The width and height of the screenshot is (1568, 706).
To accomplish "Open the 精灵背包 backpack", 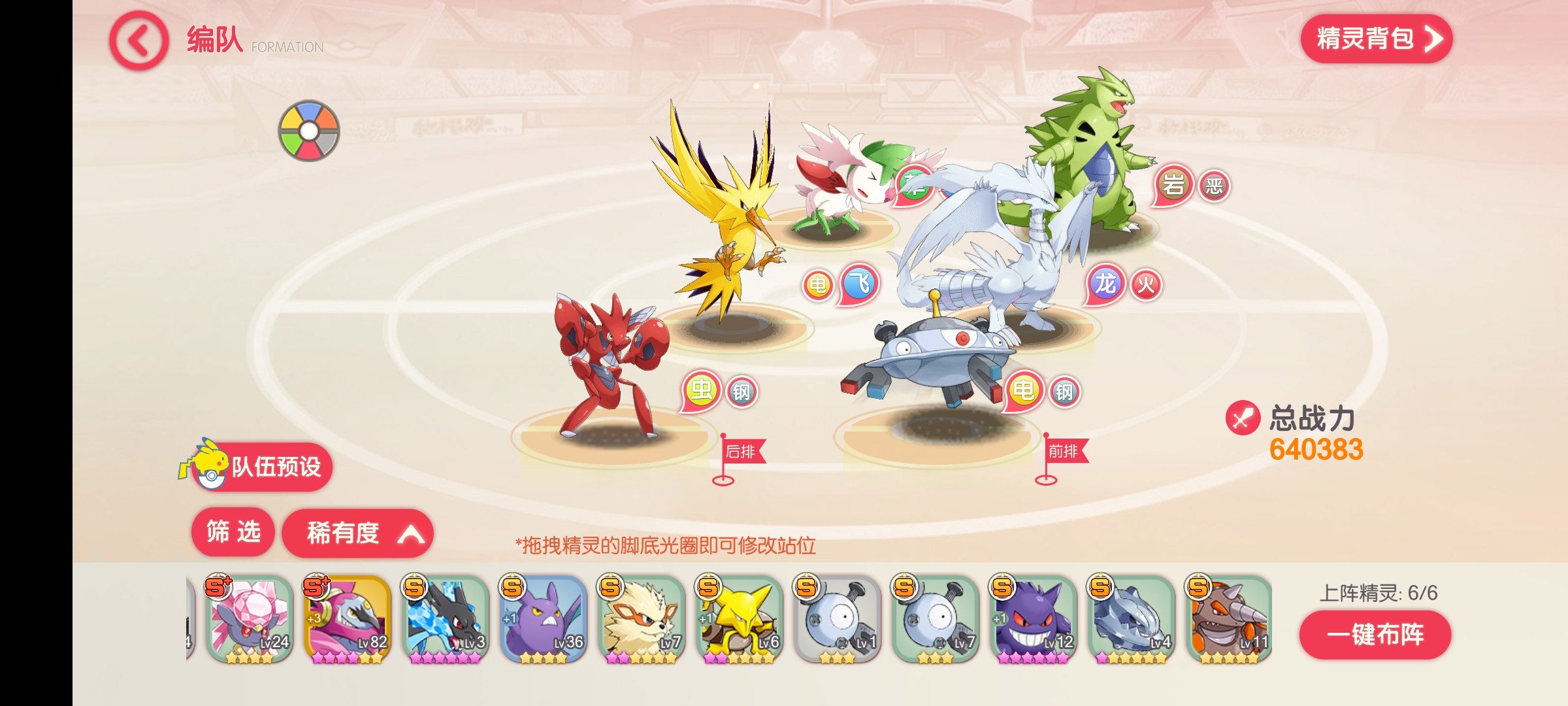I will [x=1376, y=39].
